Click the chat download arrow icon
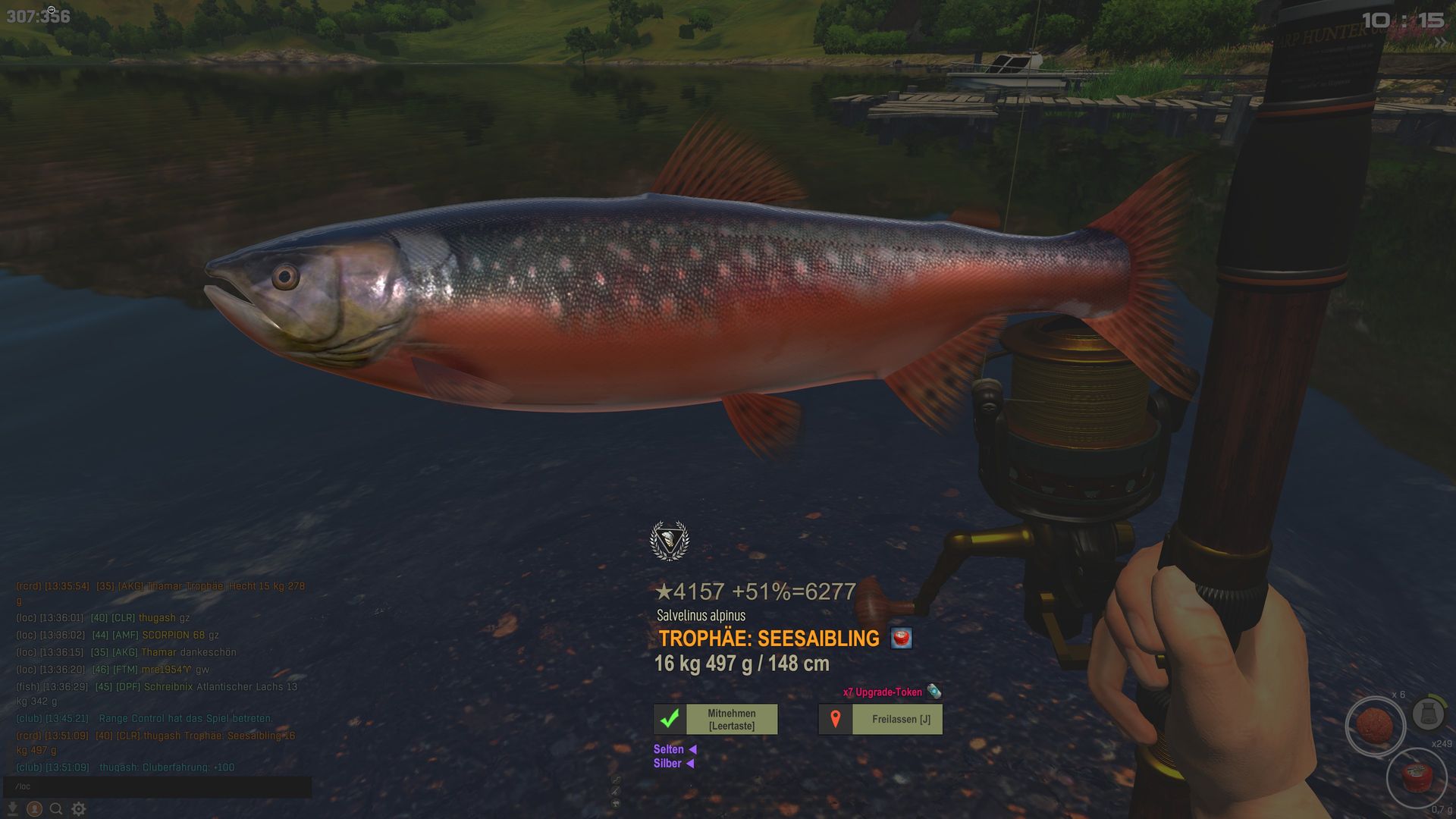Screen dimensions: 1456x819 [13, 809]
